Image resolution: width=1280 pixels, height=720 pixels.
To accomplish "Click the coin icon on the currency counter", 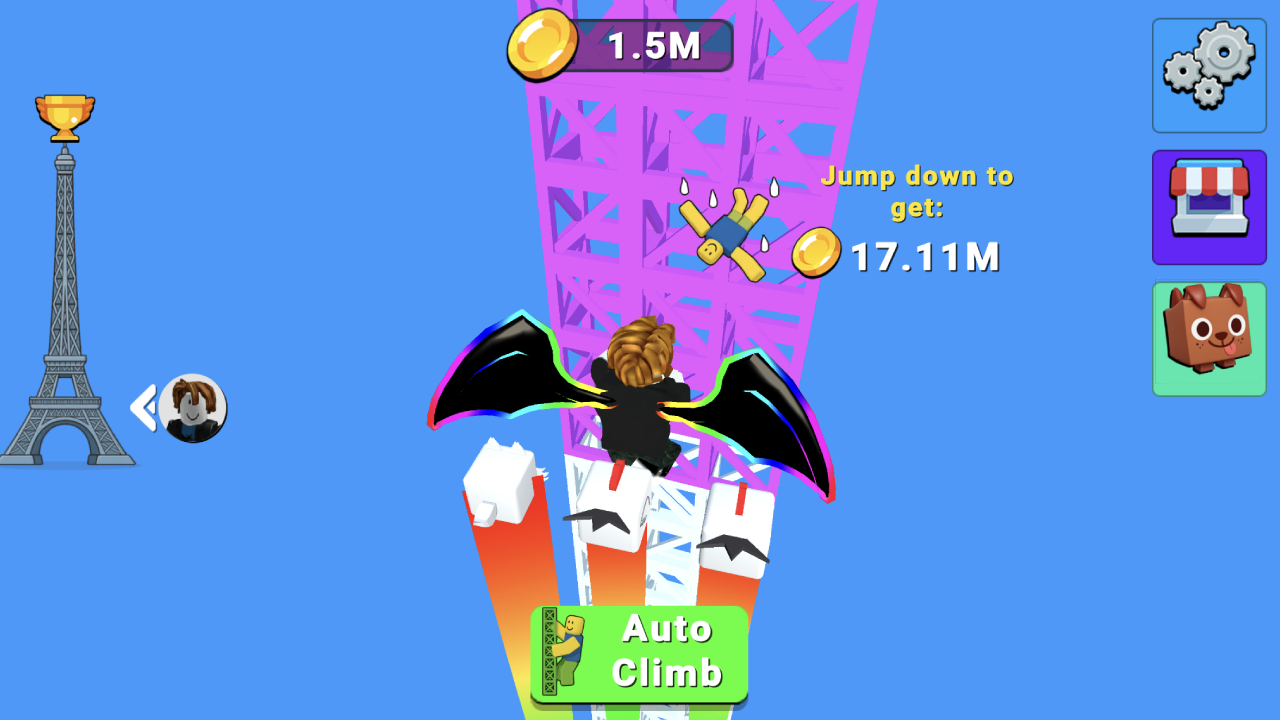I will (x=545, y=44).
